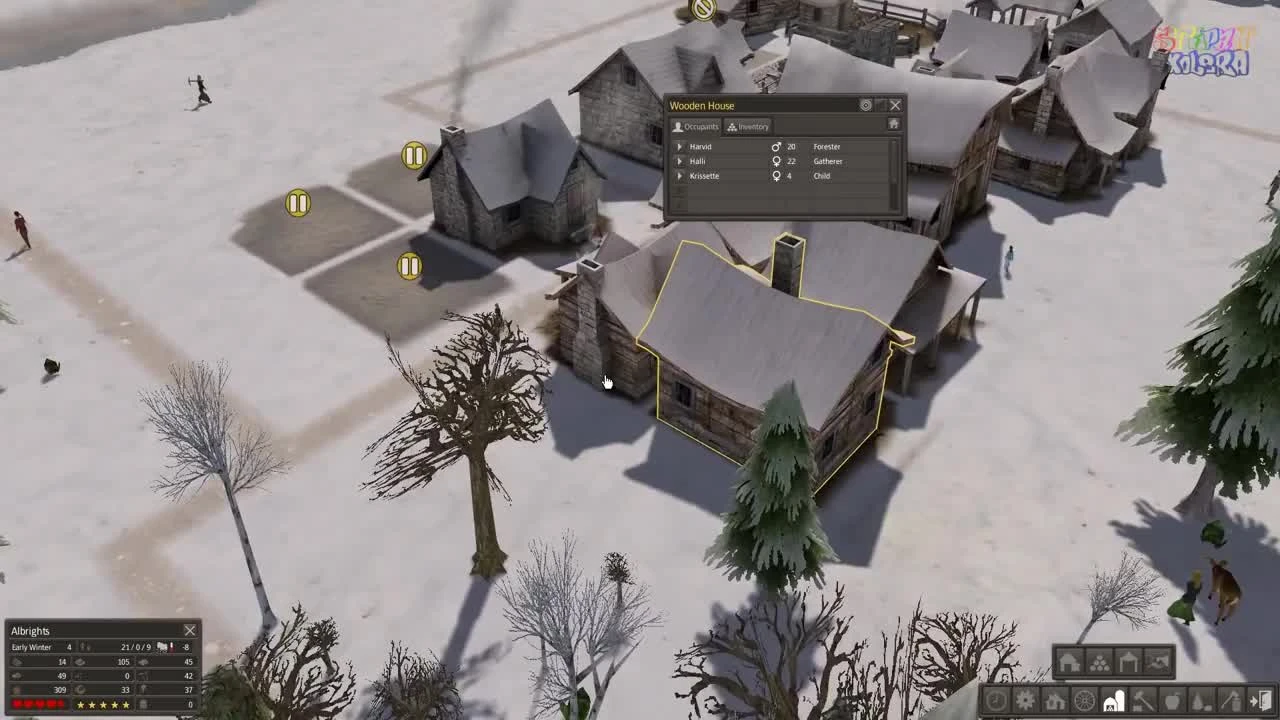This screenshot has height=720, width=1280.
Task: Toggle pause on the lower building site
Action: 409,266
